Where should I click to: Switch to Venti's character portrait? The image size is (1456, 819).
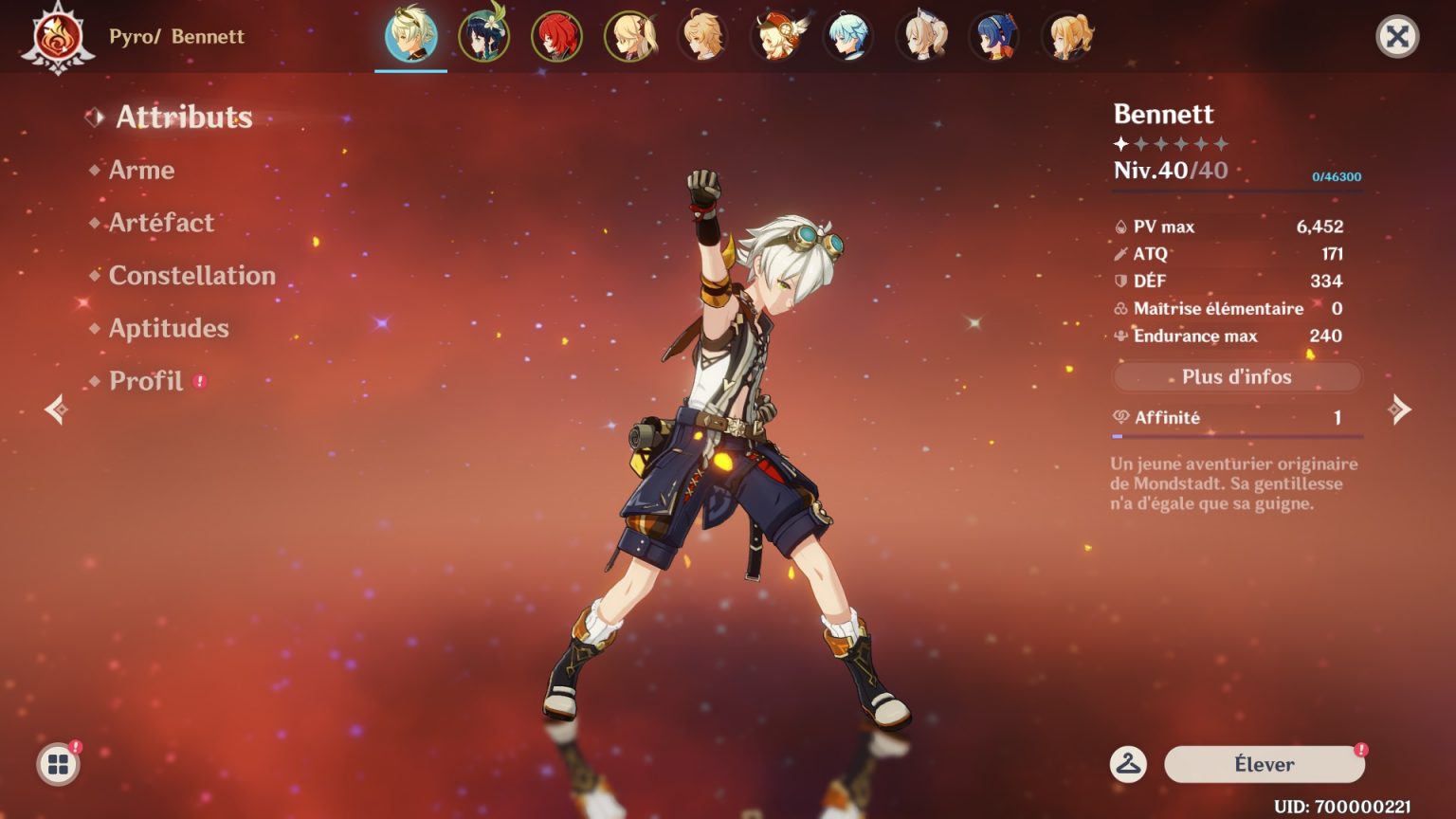[x=483, y=36]
